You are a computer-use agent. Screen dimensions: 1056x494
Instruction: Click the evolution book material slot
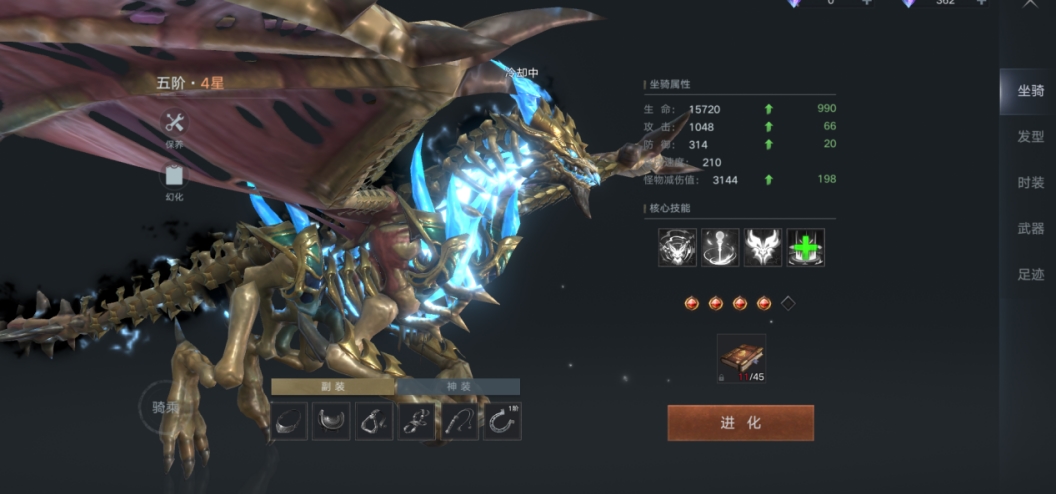click(741, 359)
